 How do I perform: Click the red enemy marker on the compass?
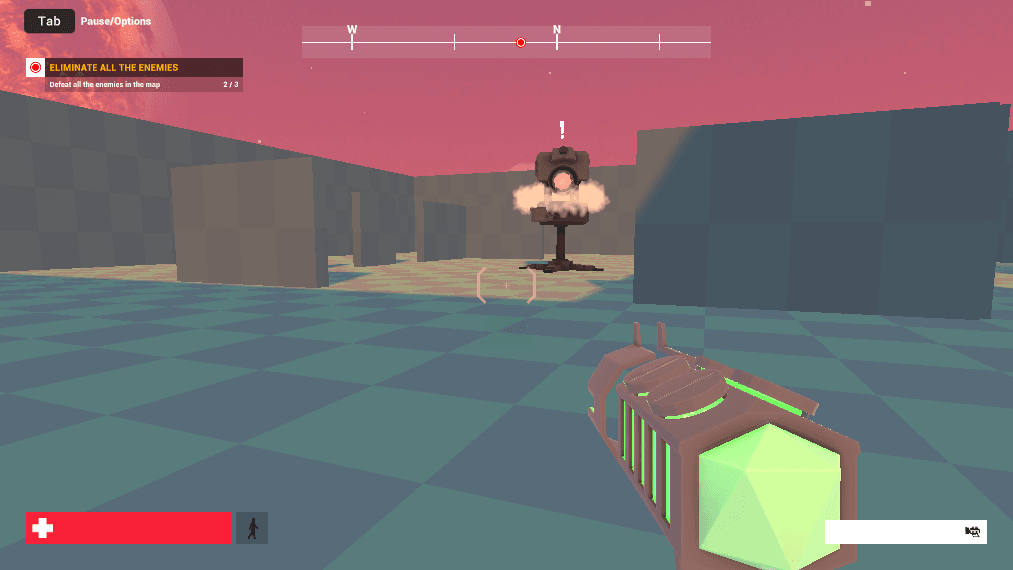click(520, 42)
